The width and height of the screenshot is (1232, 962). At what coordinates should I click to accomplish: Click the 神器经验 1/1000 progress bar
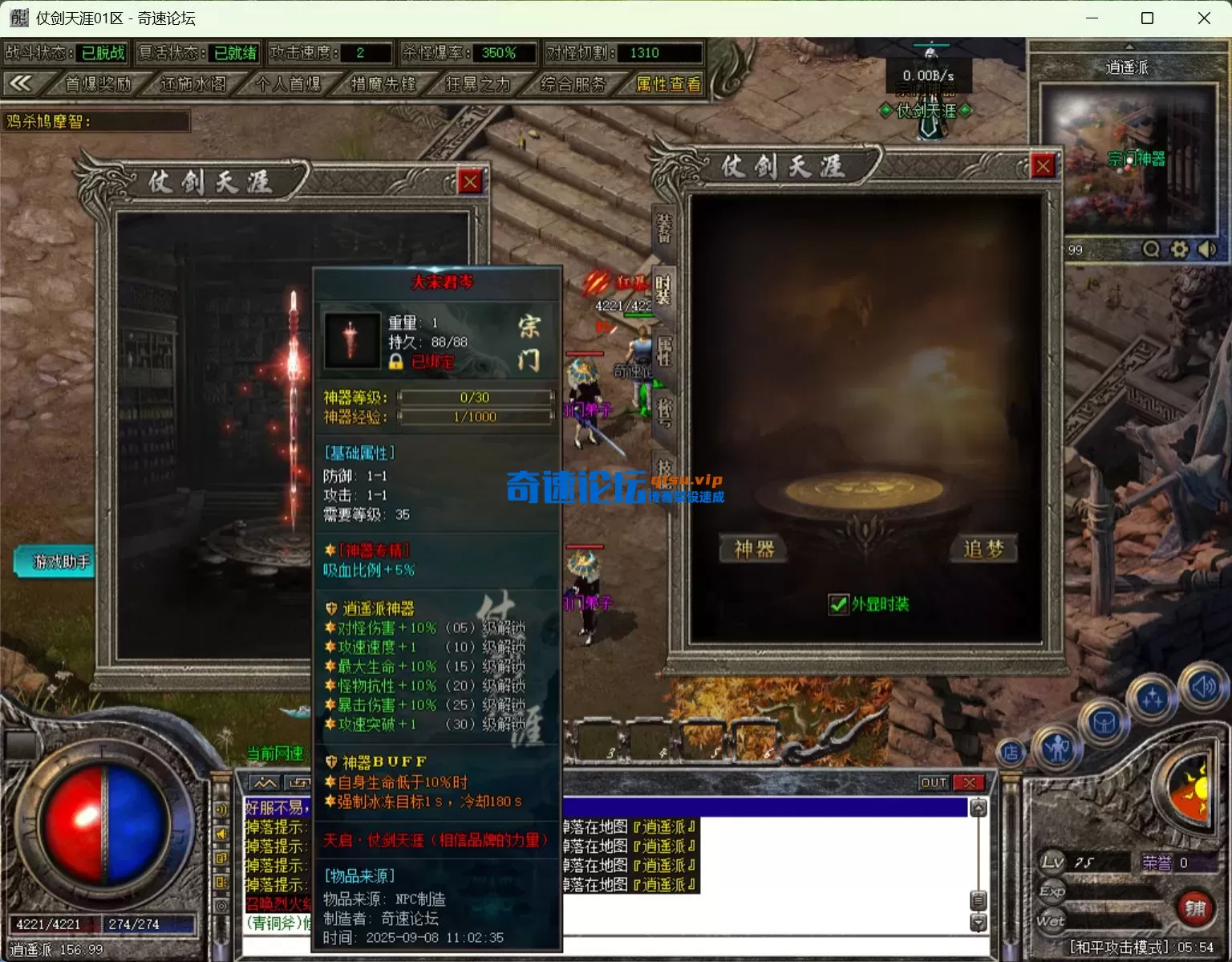point(476,416)
